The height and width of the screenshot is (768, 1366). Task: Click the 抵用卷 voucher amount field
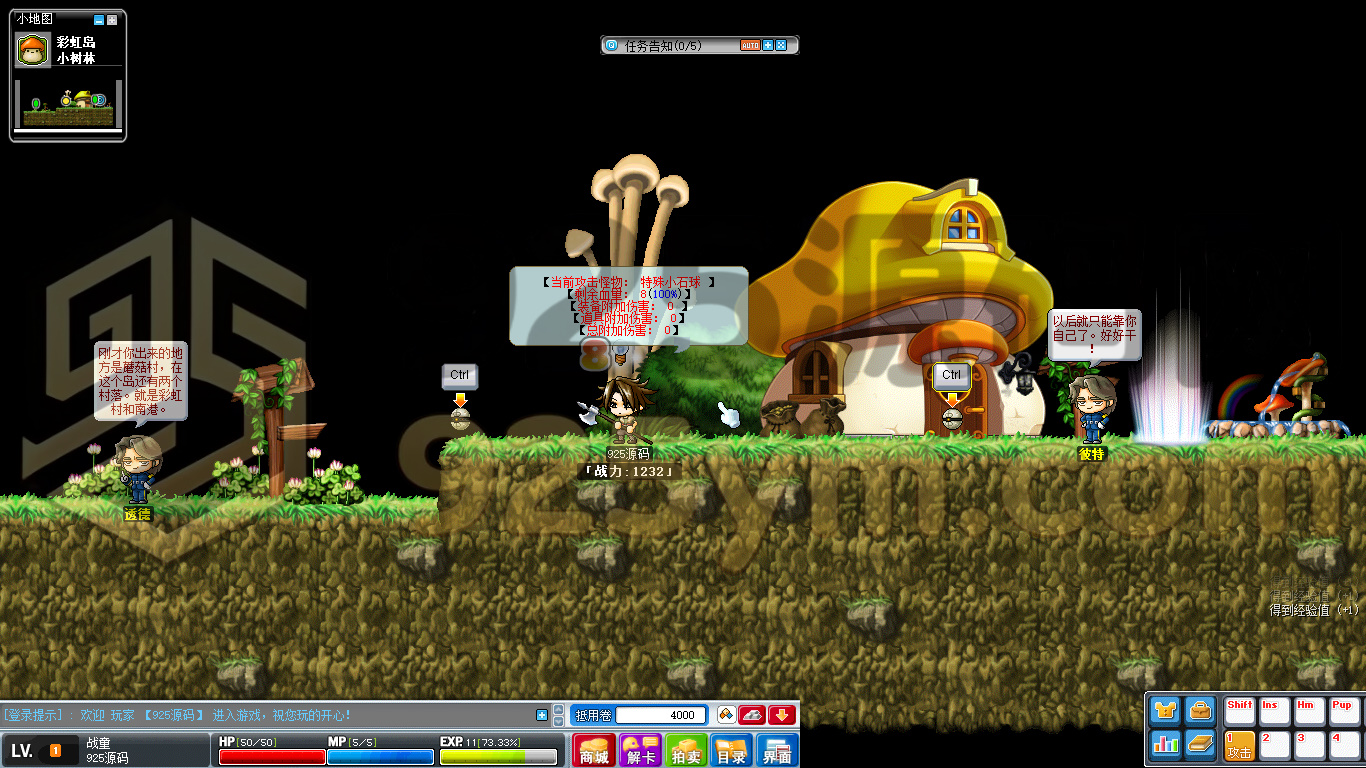point(661,715)
